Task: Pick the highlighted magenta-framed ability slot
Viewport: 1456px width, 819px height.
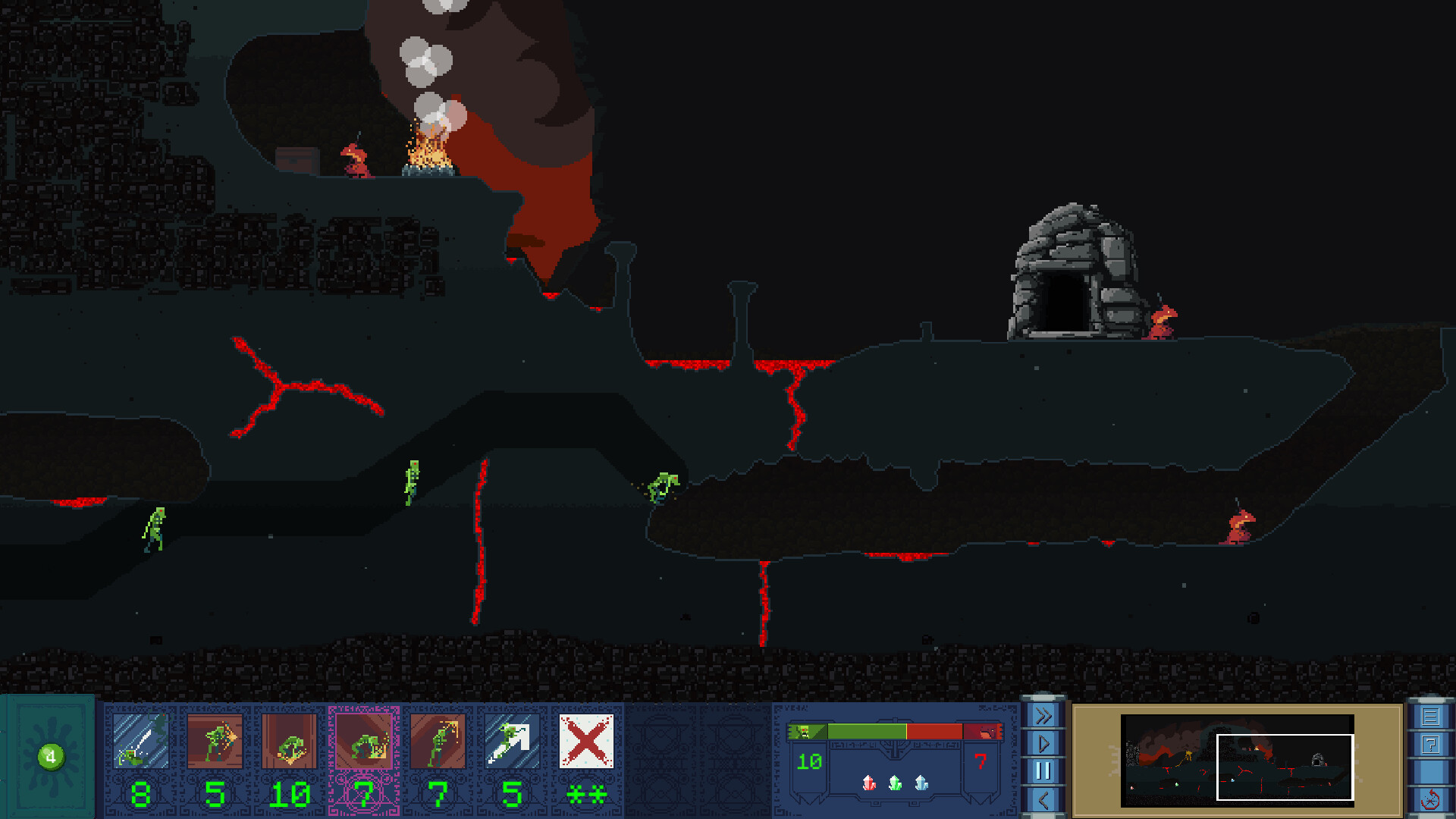Action: (x=363, y=741)
